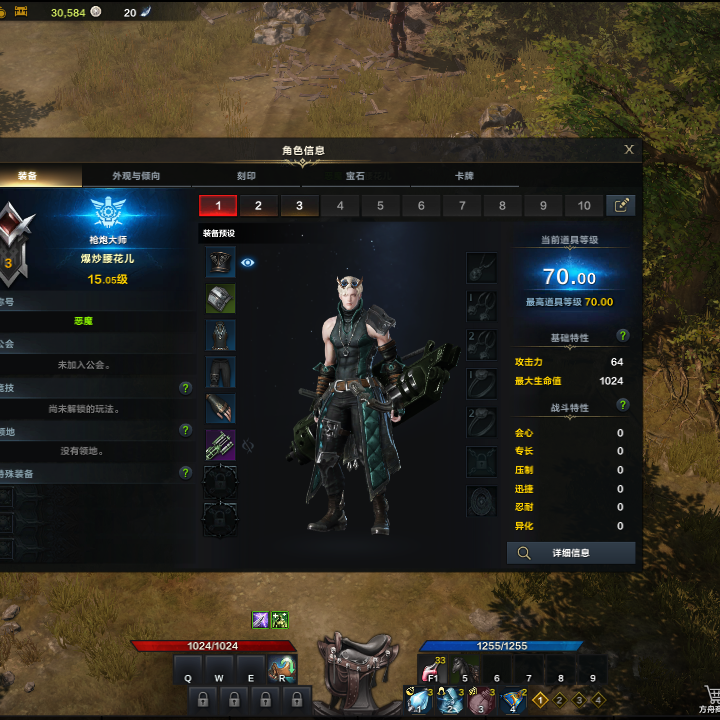Image resolution: width=720 pixels, height=720 pixels.
Task: Select equipment preset 1
Action: [x=218, y=206]
